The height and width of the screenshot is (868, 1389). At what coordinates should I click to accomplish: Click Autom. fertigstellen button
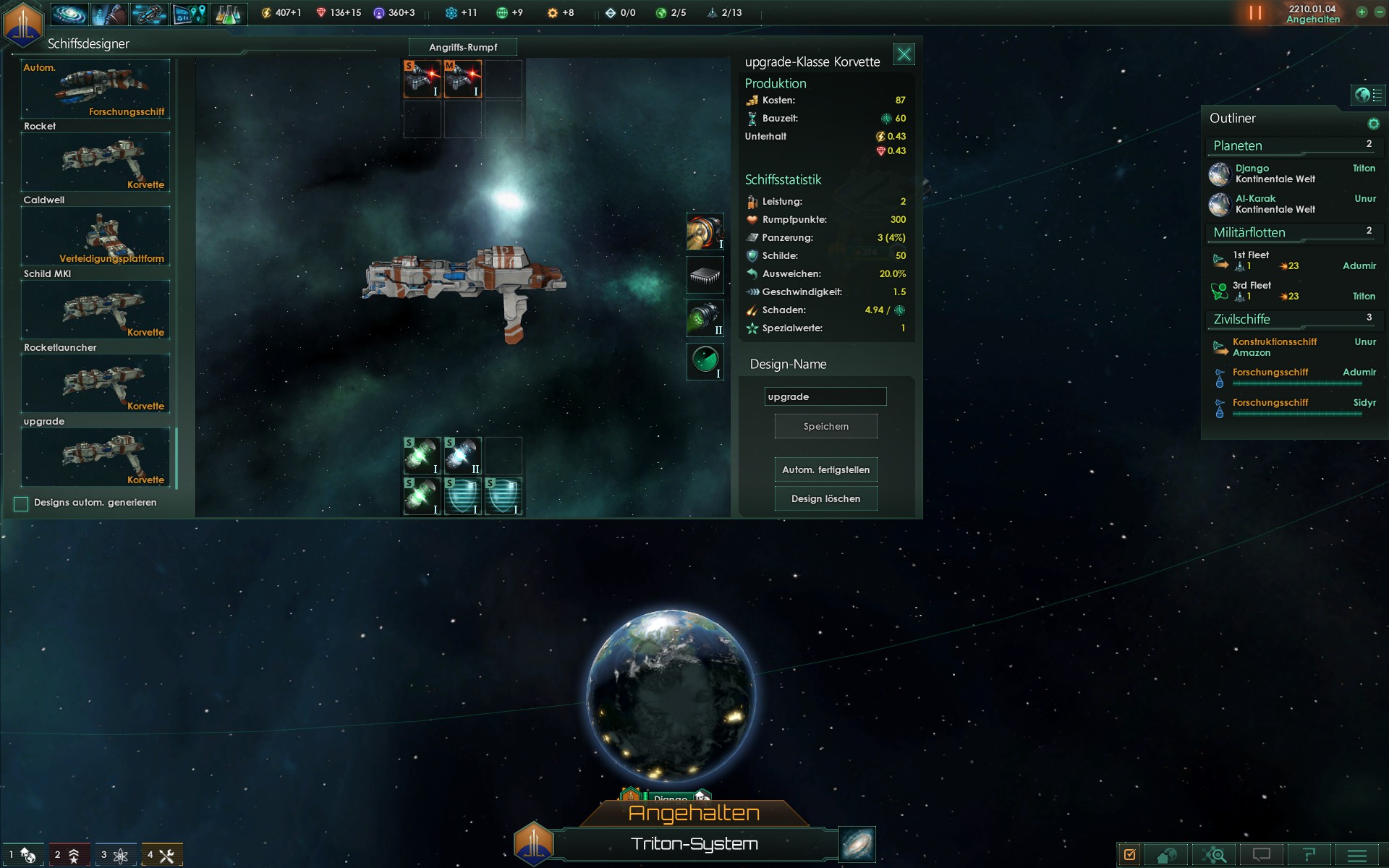click(825, 469)
